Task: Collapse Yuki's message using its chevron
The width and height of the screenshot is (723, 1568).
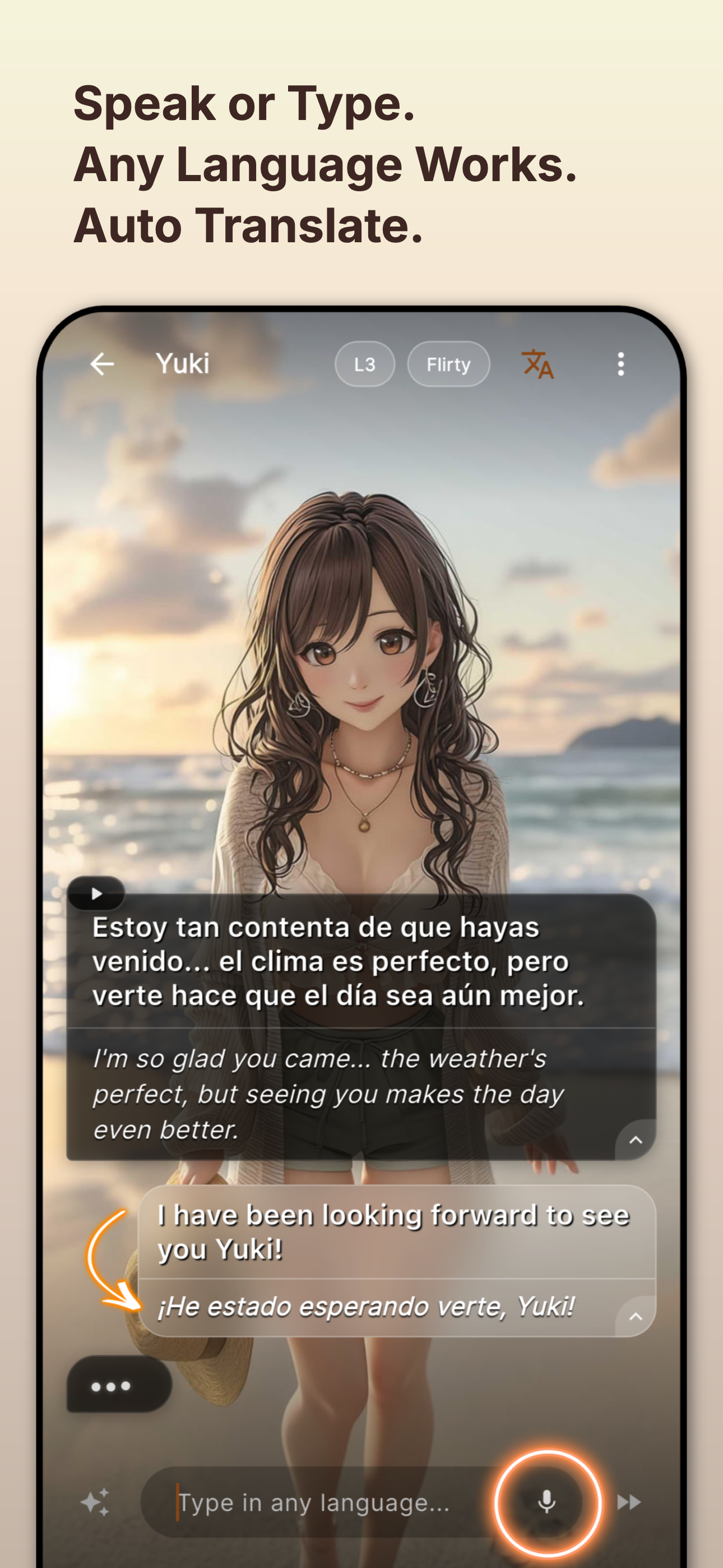Action: click(636, 1141)
